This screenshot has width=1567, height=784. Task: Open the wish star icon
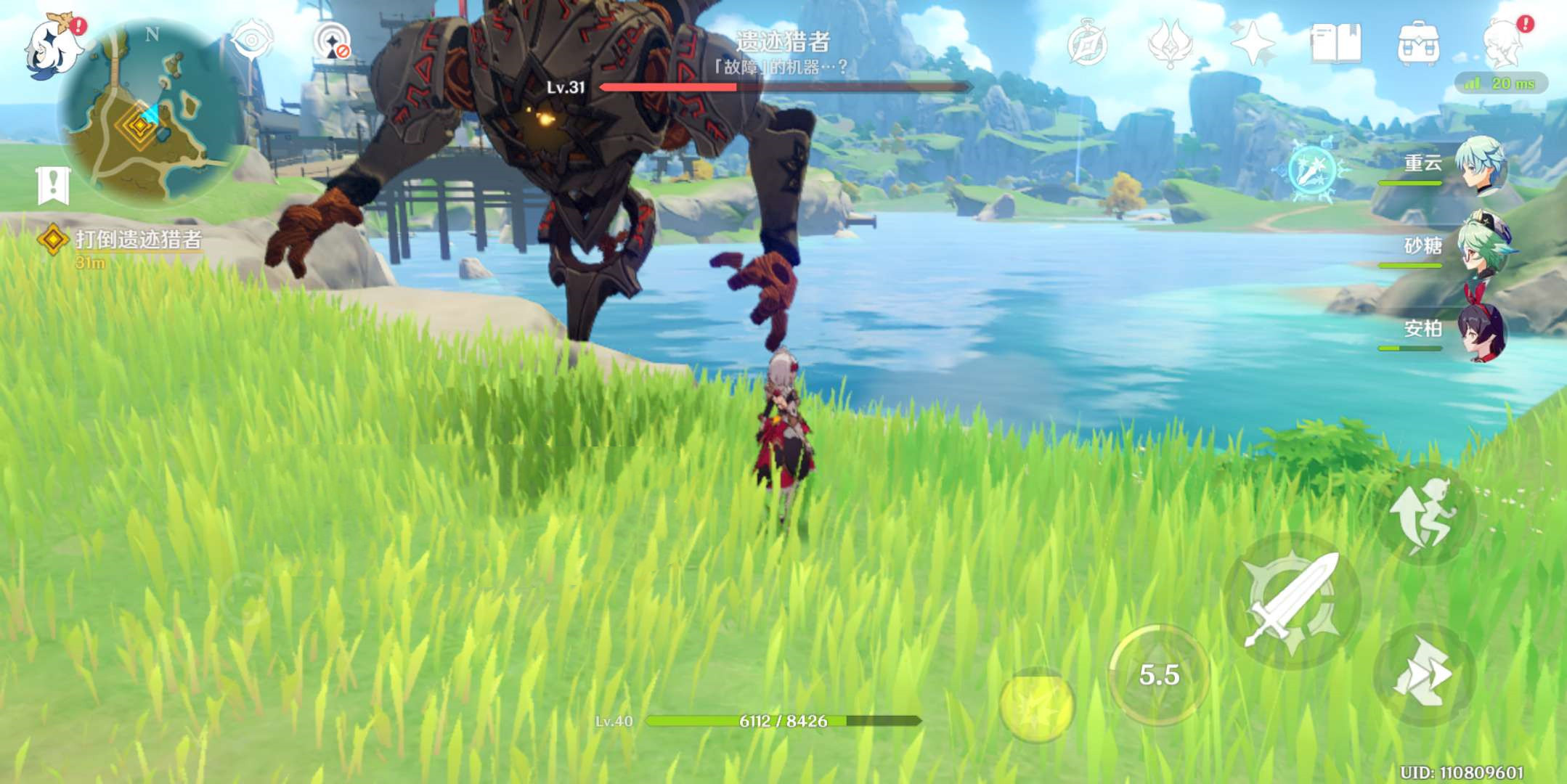point(1252,44)
